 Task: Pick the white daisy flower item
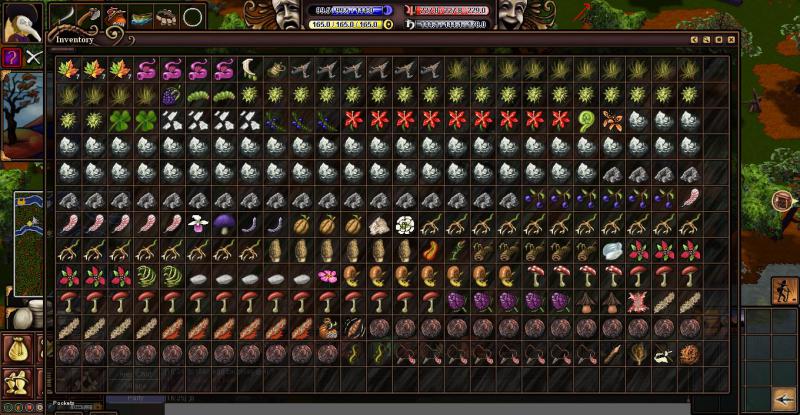[405, 224]
